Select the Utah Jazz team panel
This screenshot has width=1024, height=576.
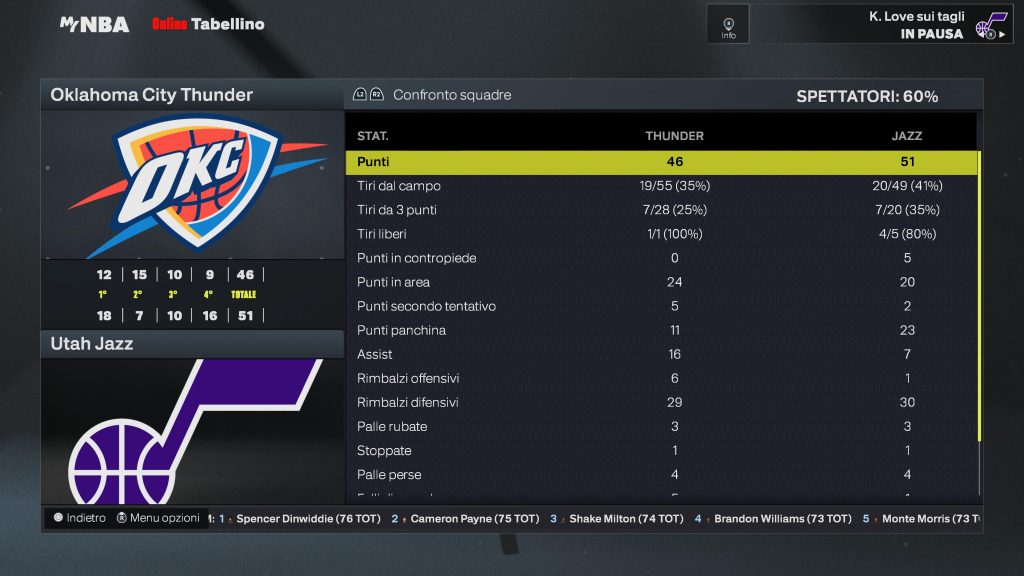click(192, 344)
